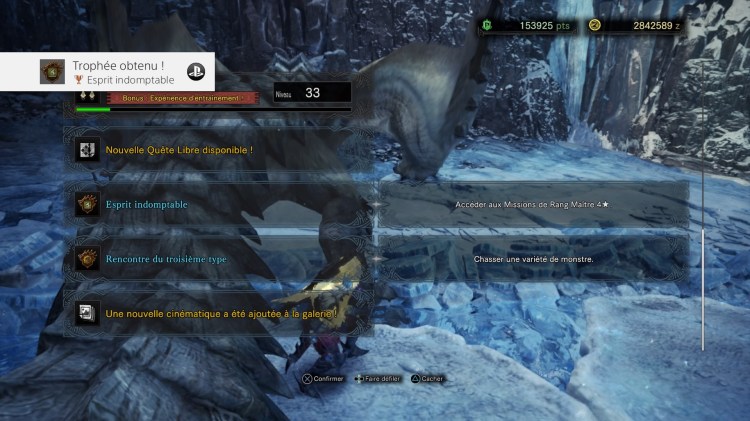750x421 pixels.
Task: Select the Nouvelle Quête Libre disponible notification row
Action: coord(222,150)
